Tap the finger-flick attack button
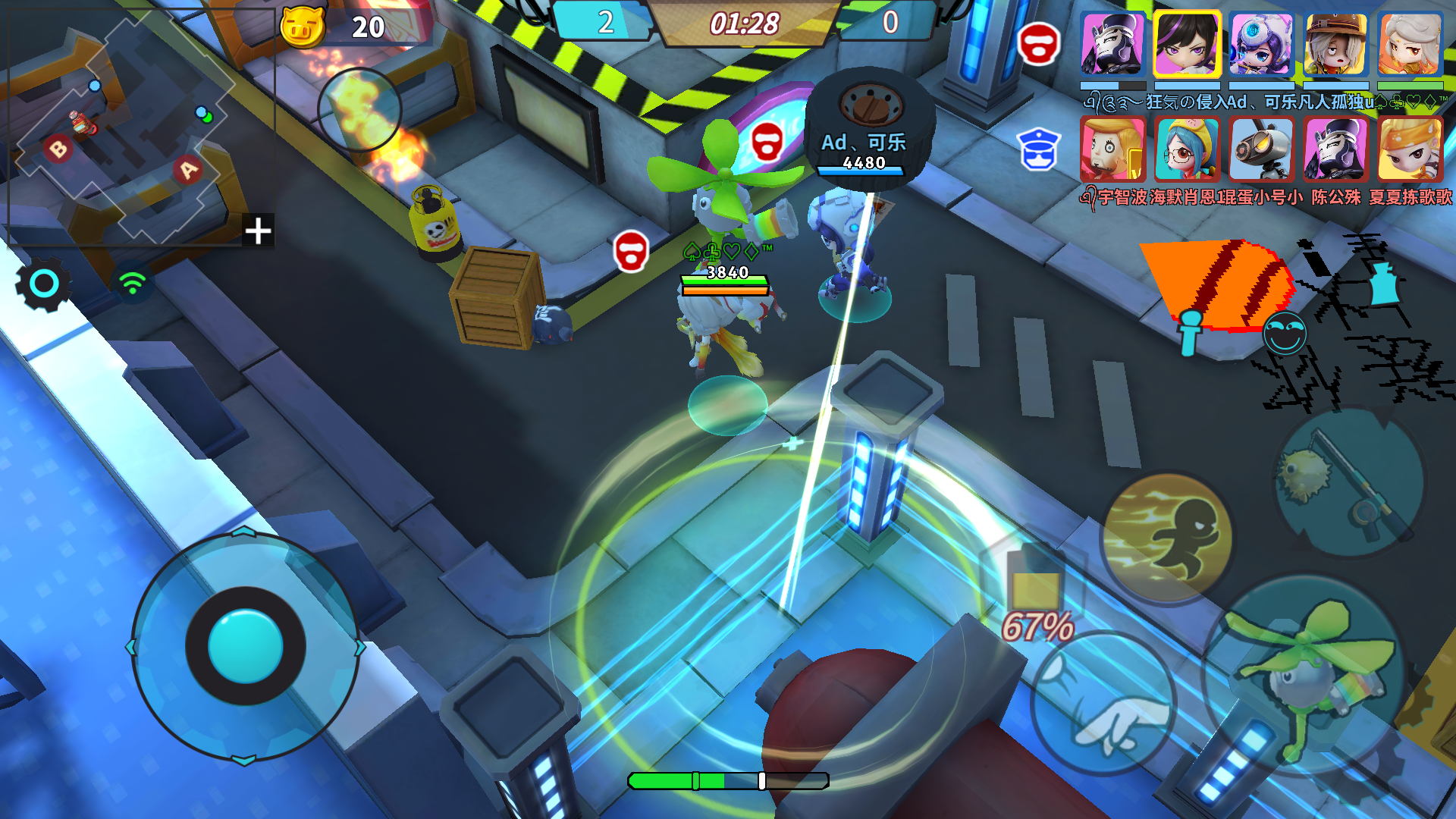The height and width of the screenshot is (819, 1456). click(1103, 705)
